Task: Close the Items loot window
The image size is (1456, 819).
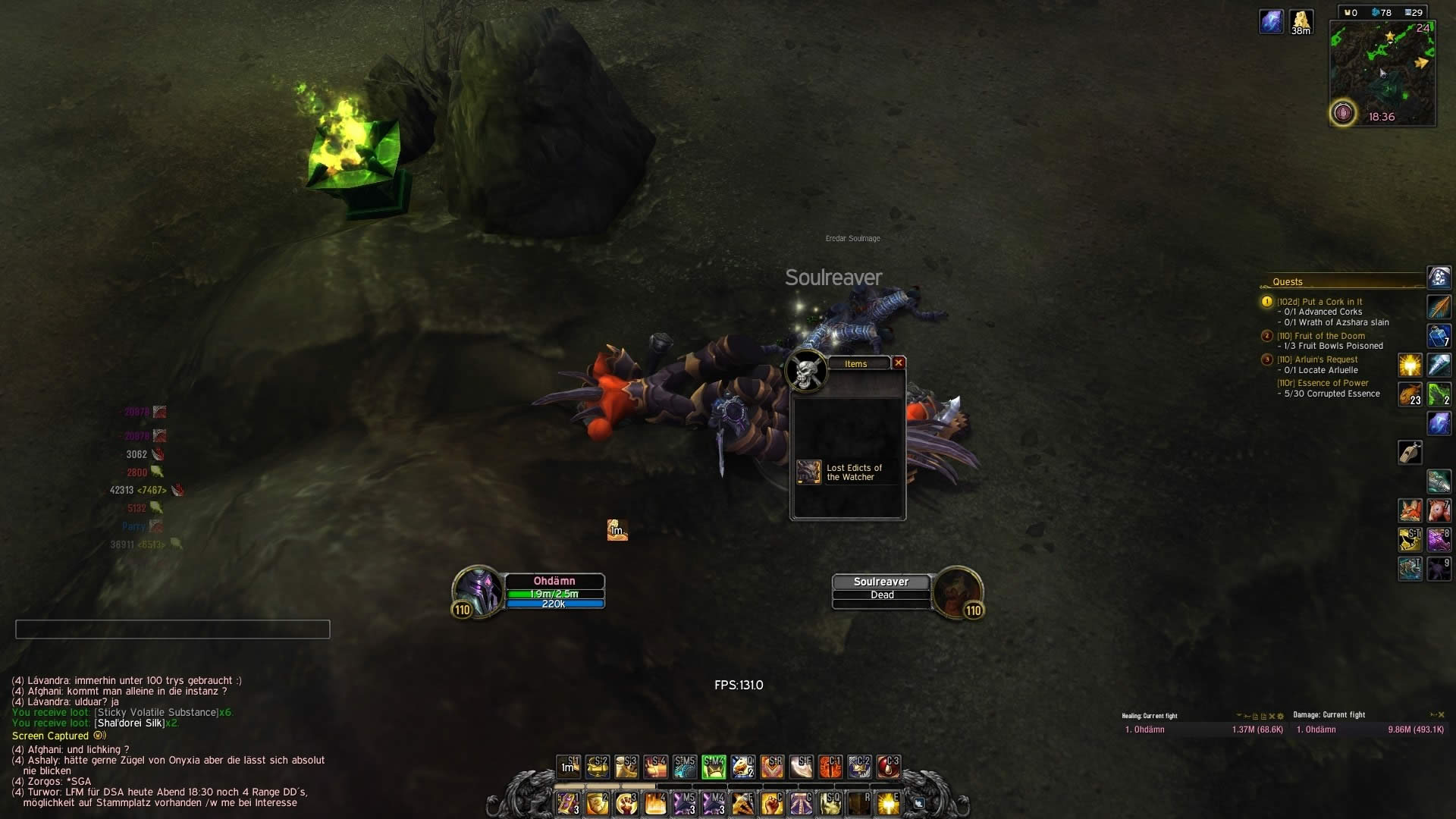Action: (899, 363)
